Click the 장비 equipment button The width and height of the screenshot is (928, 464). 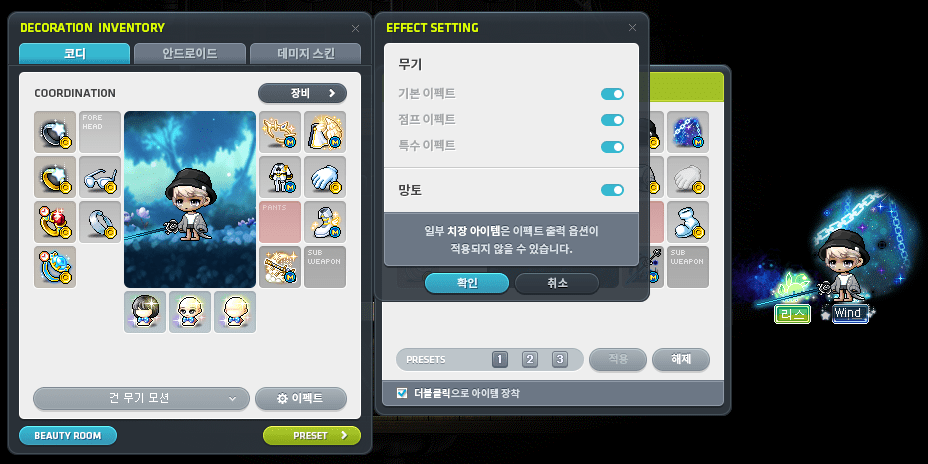pyautogui.click(x=302, y=93)
